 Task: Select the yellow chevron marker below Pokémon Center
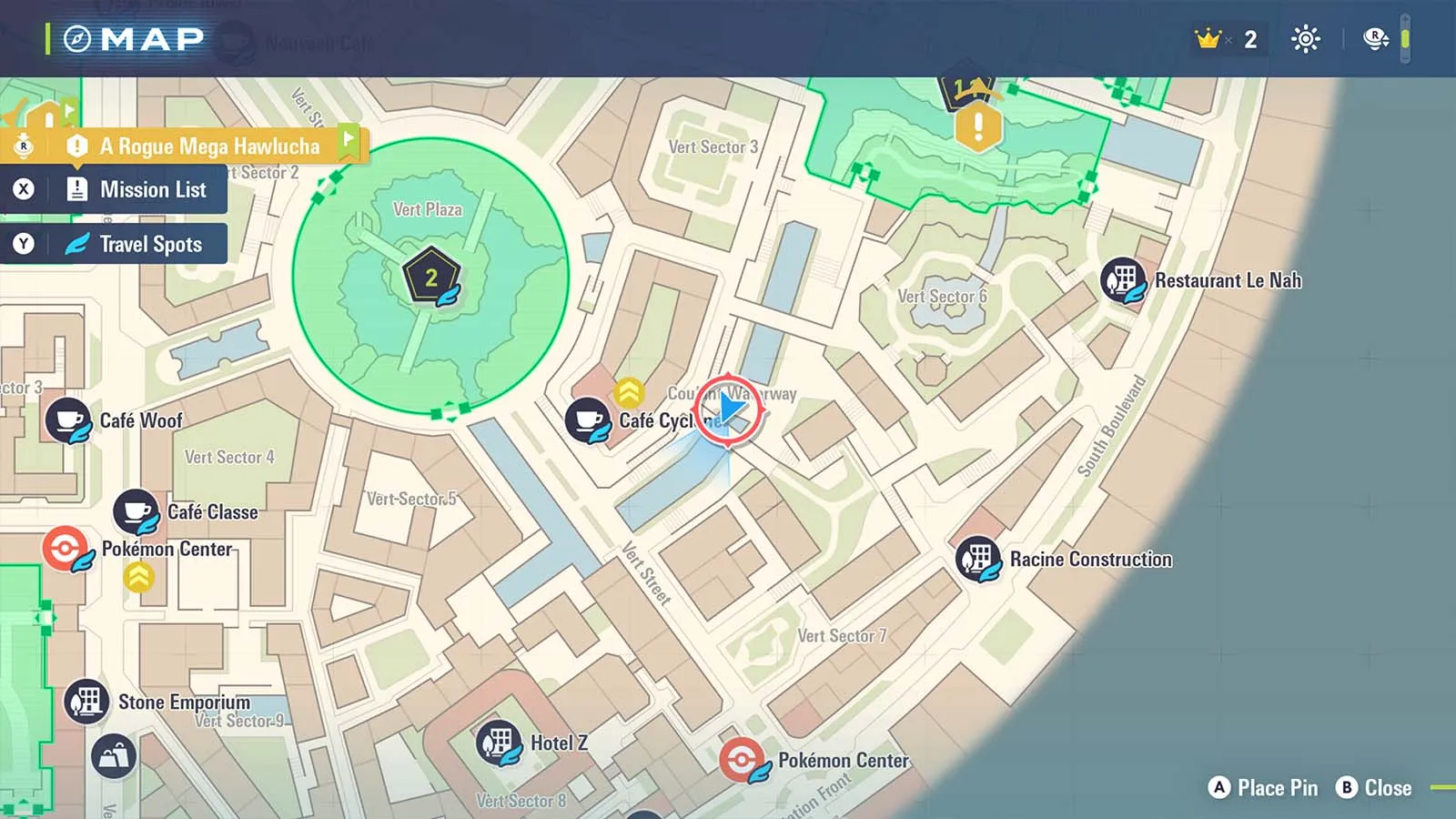coord(138,576)
